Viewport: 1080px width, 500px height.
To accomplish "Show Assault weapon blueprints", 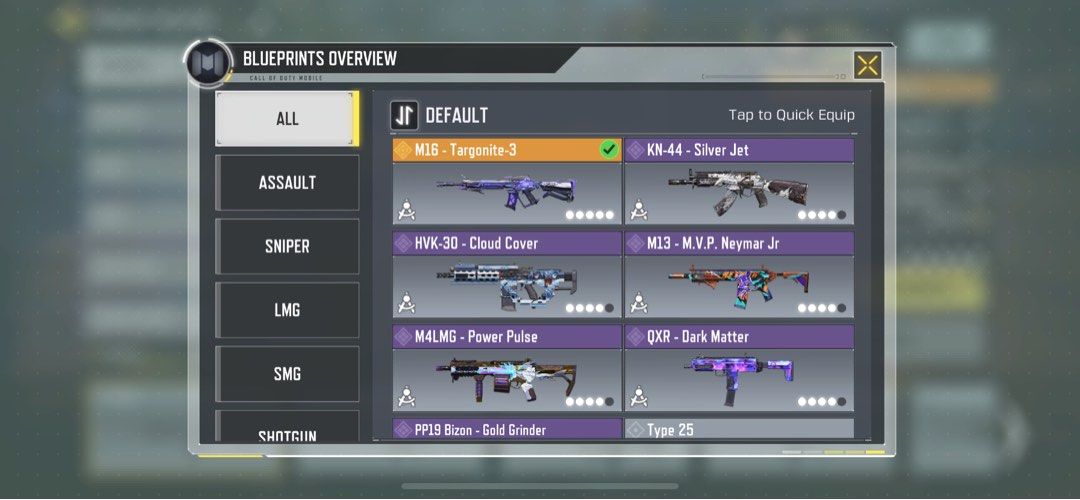I will pos(287,183).
